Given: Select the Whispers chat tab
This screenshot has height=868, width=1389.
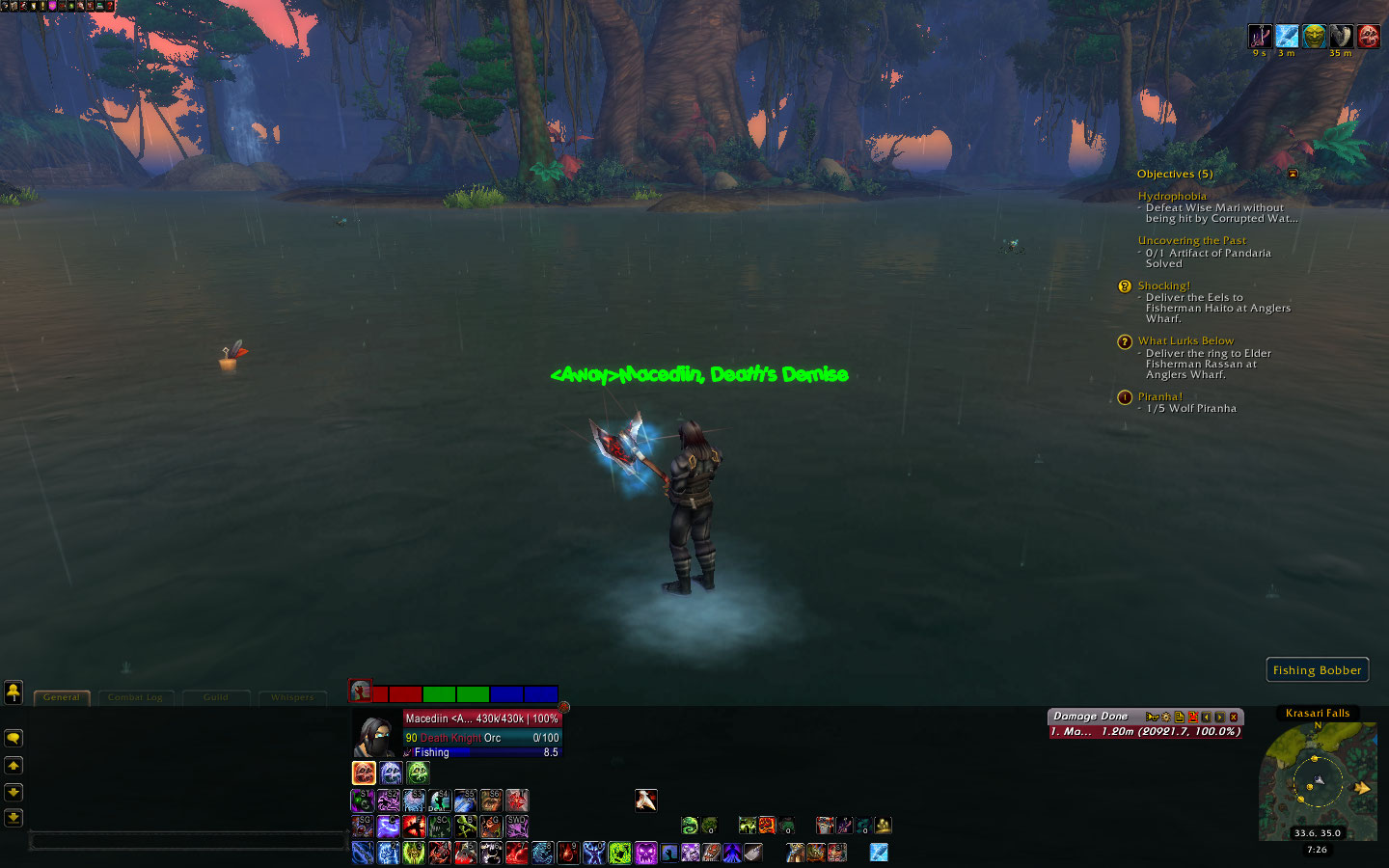Looking at the screenshot, I should [x=291, y=697].
